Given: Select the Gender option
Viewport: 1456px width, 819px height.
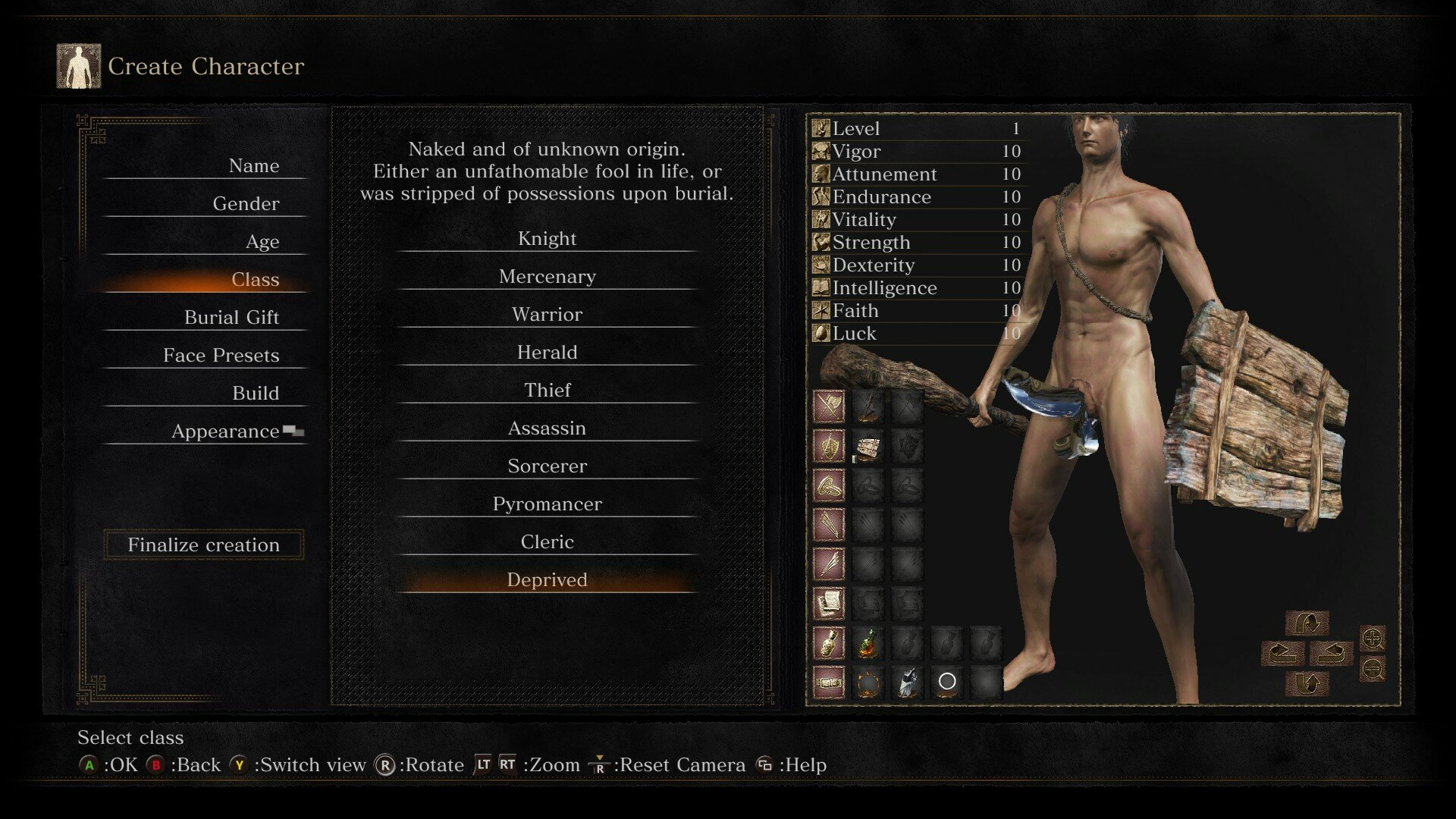Looking at the screenshot, I should [x=246, y=204].
